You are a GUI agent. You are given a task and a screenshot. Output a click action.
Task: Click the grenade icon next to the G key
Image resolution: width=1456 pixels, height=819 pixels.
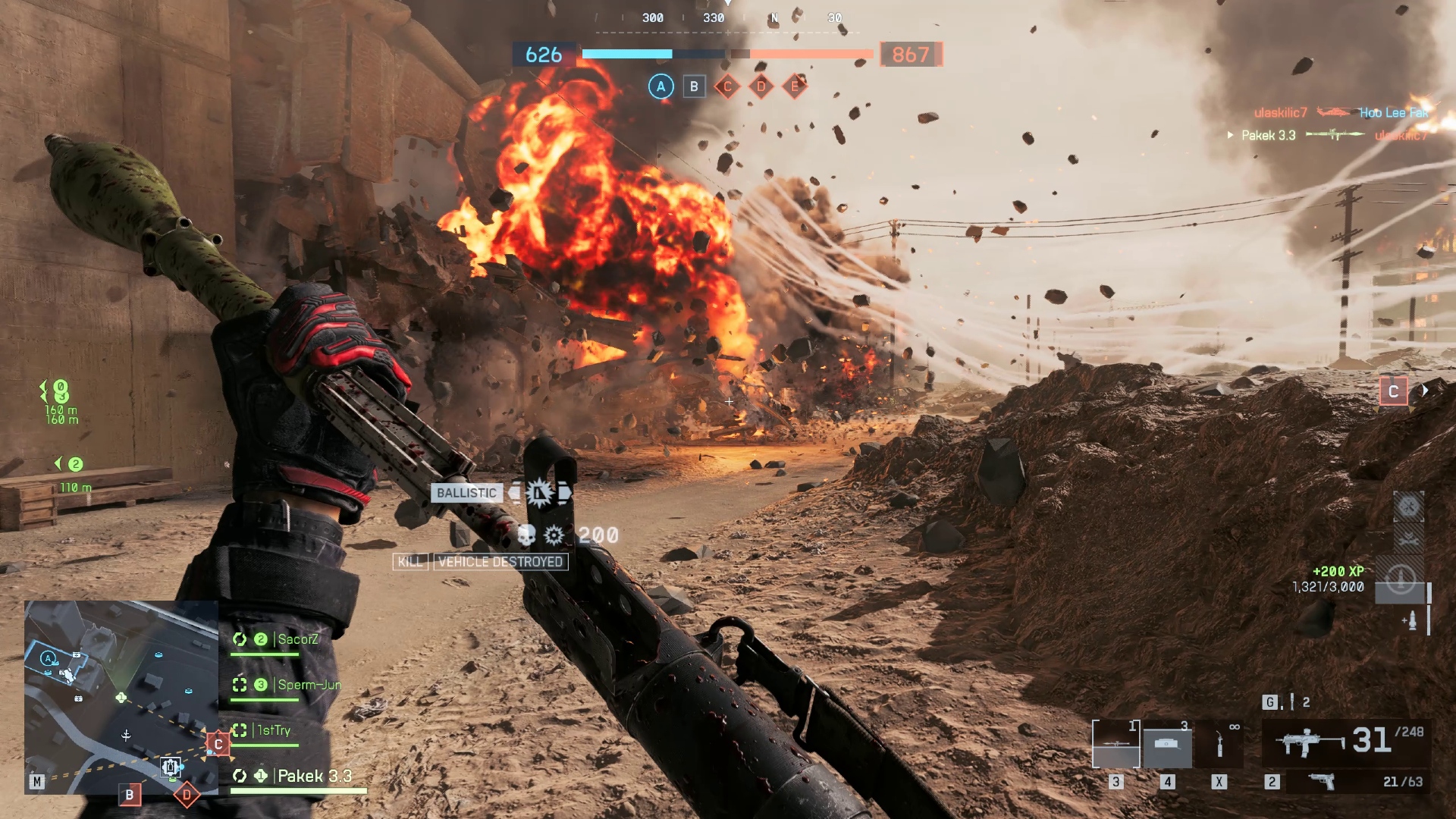1294,701
